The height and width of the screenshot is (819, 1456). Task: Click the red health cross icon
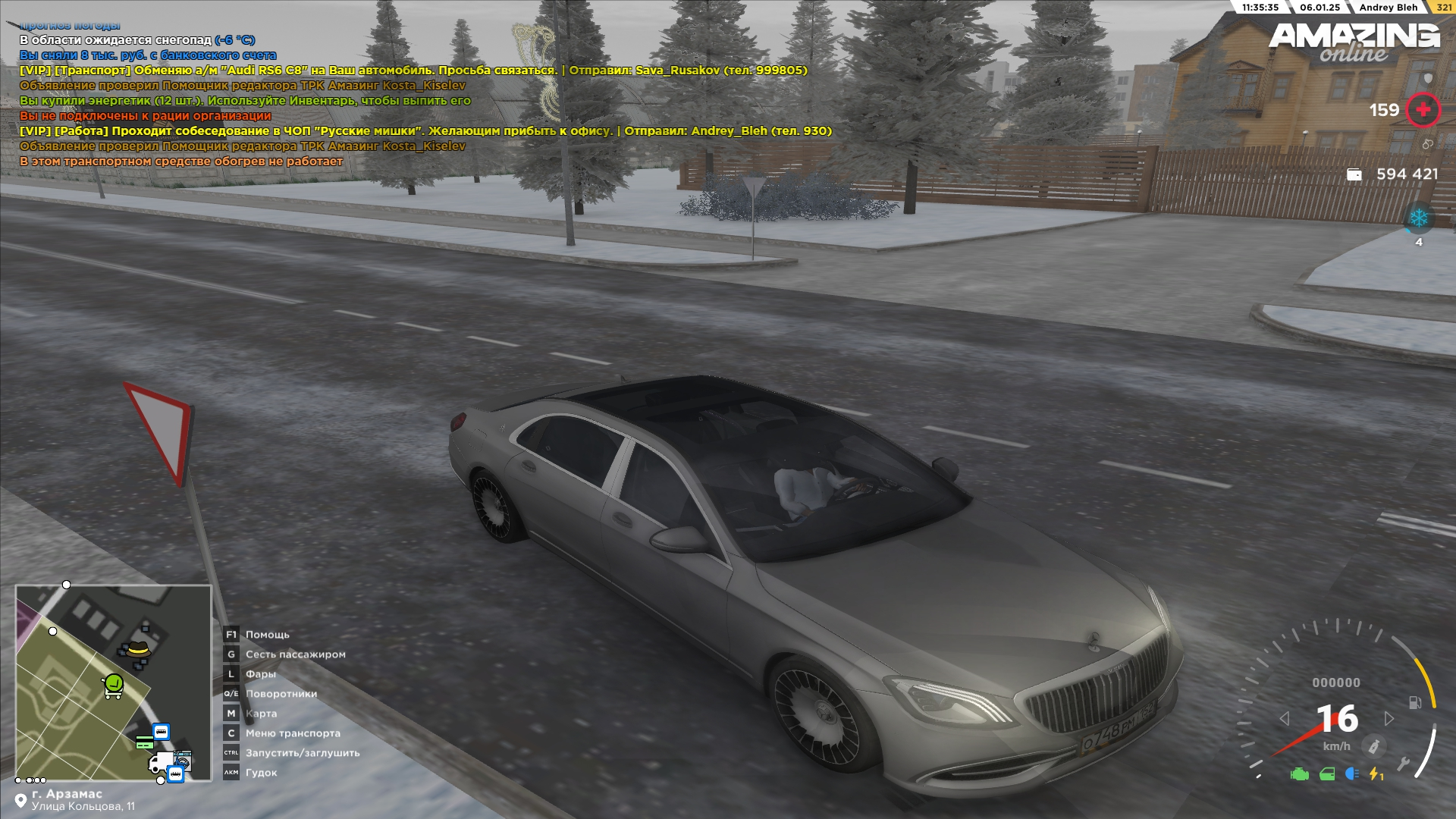[x=1423, y=110]
